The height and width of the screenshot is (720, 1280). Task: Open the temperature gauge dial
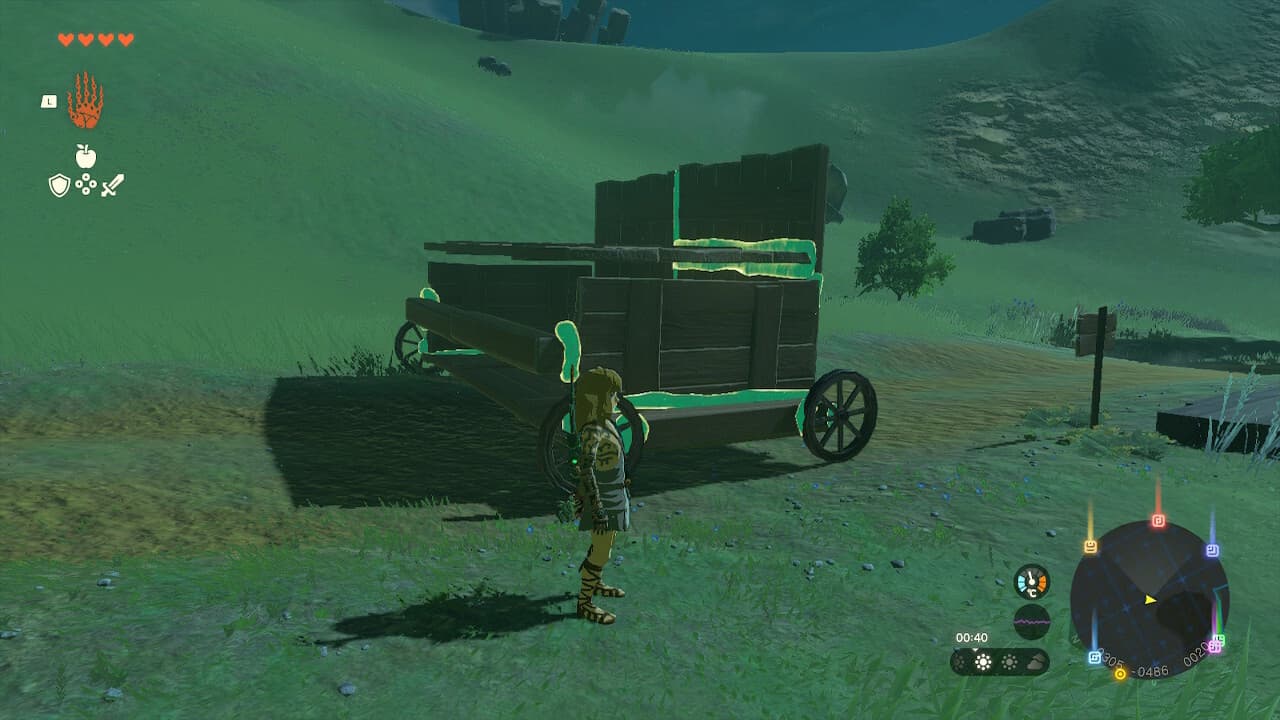coord(1031,580)
